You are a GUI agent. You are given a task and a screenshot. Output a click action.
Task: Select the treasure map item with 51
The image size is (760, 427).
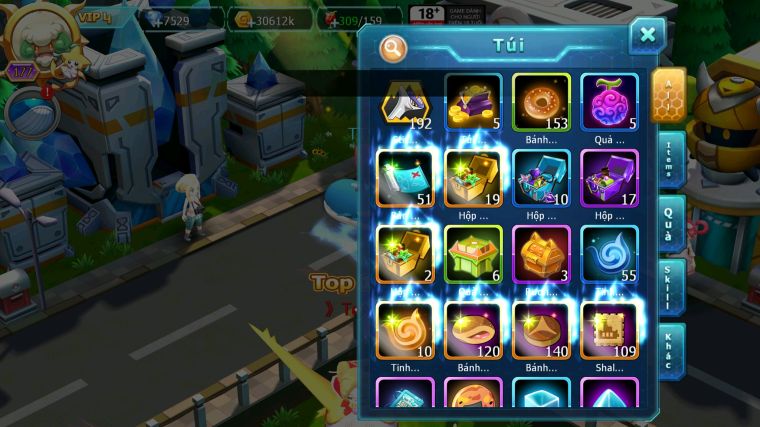pos(405,177)
